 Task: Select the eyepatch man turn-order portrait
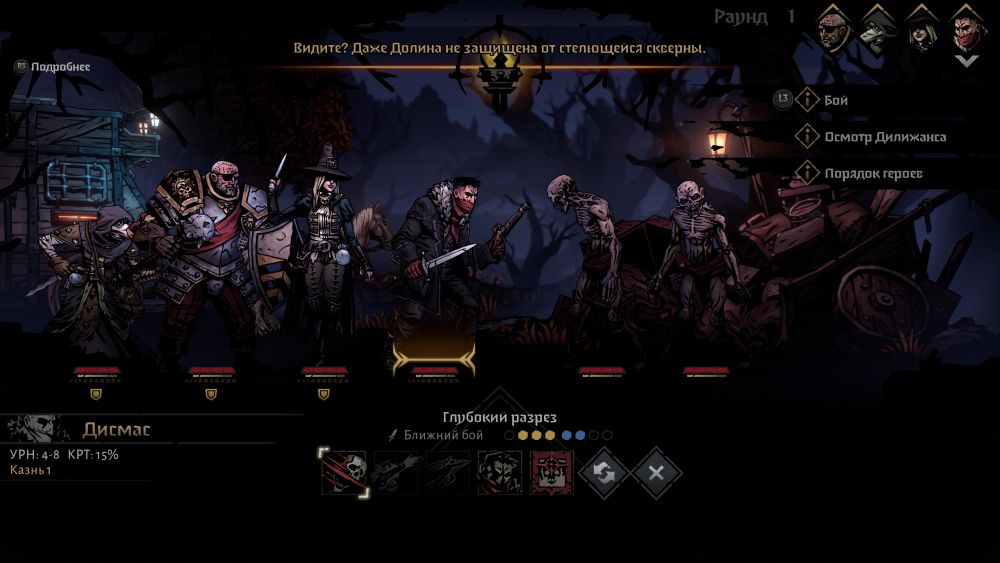(837, 28)
